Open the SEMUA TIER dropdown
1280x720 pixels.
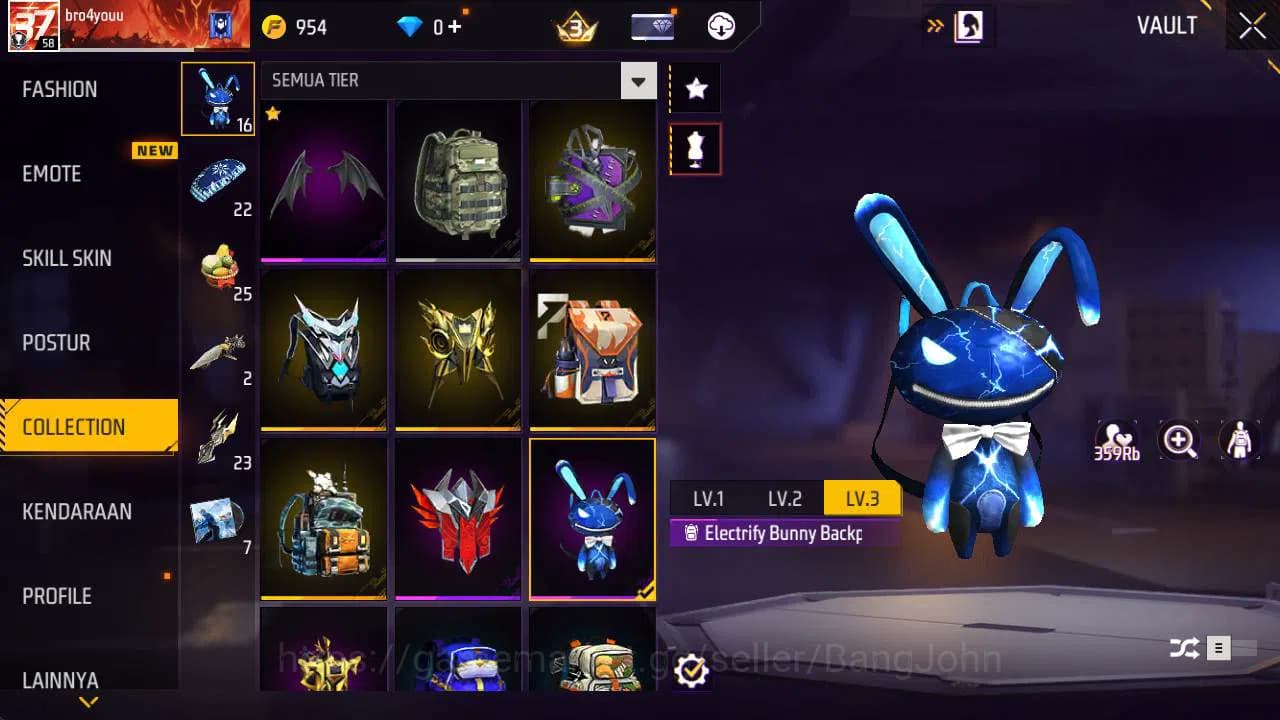click(638, 80)
